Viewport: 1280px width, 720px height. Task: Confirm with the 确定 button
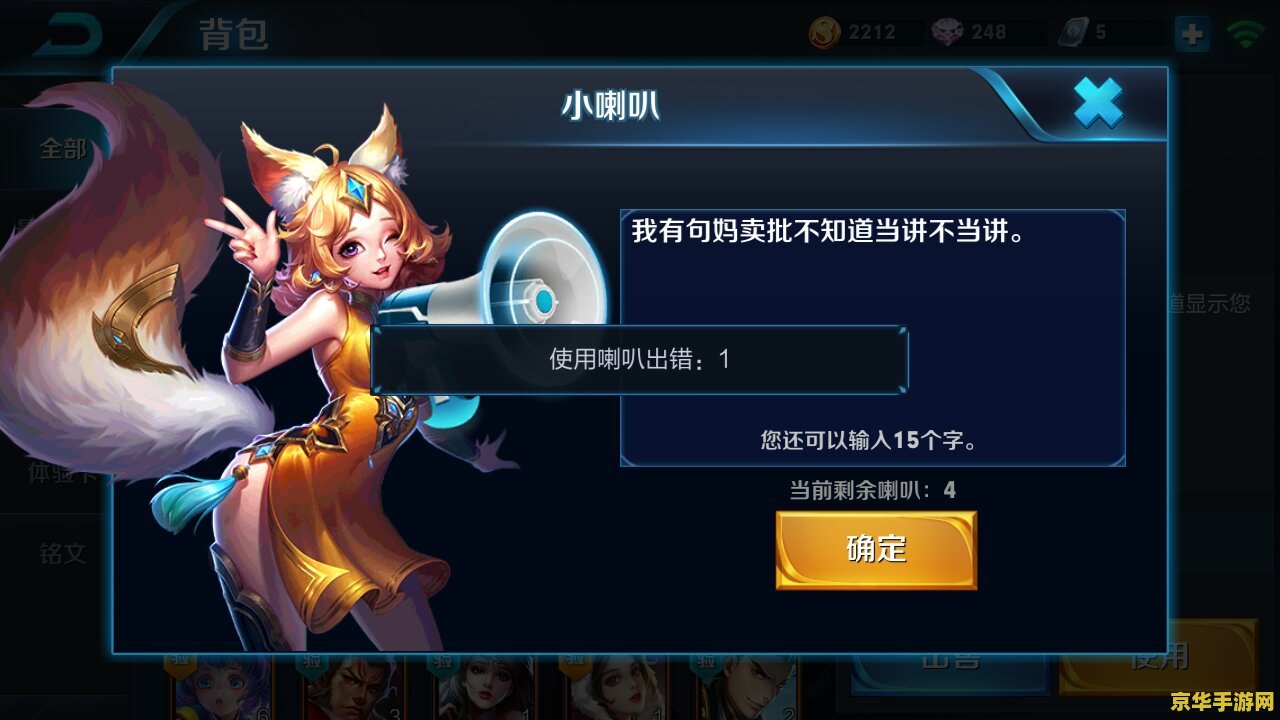tap(875, 549)
